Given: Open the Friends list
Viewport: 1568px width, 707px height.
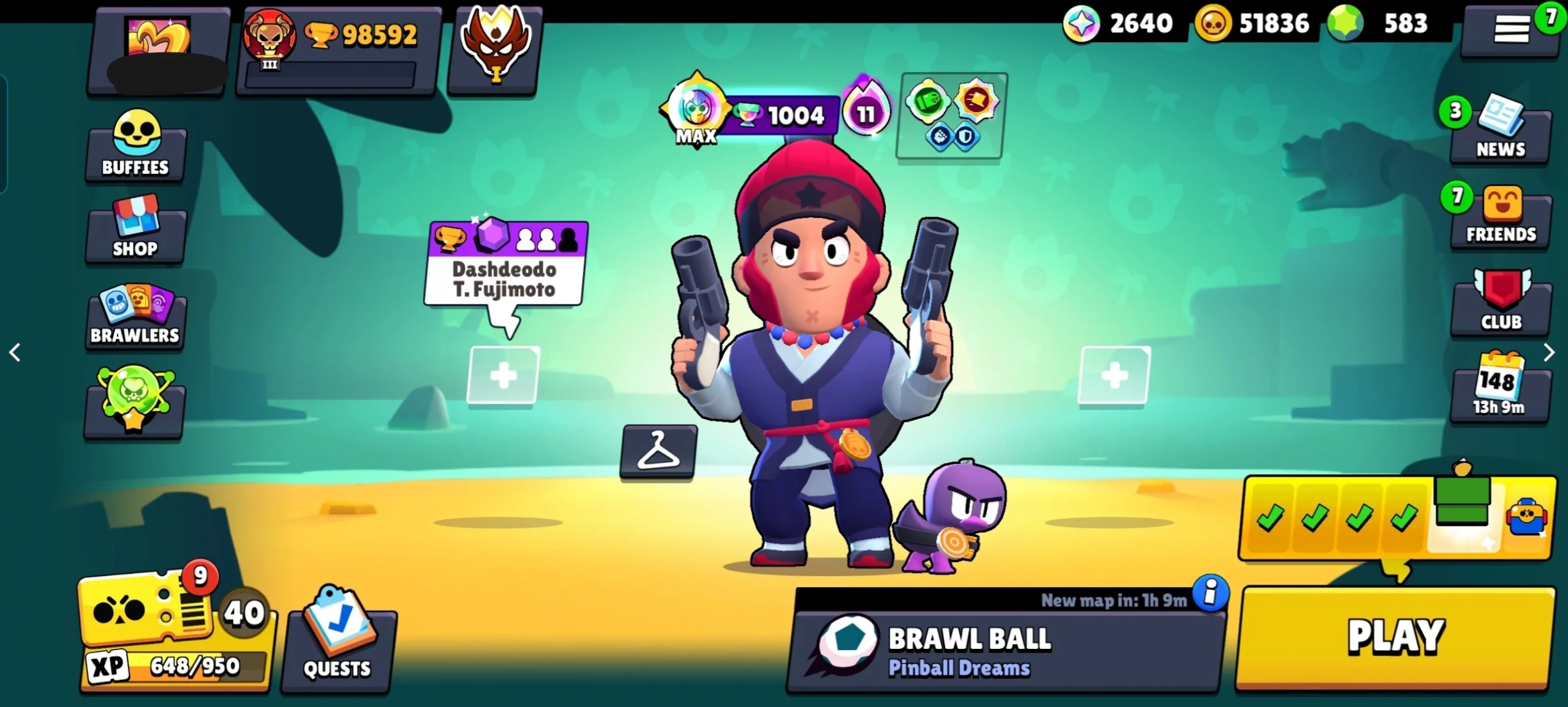Looking at the screenshot, I should [x=1501, y=217].
